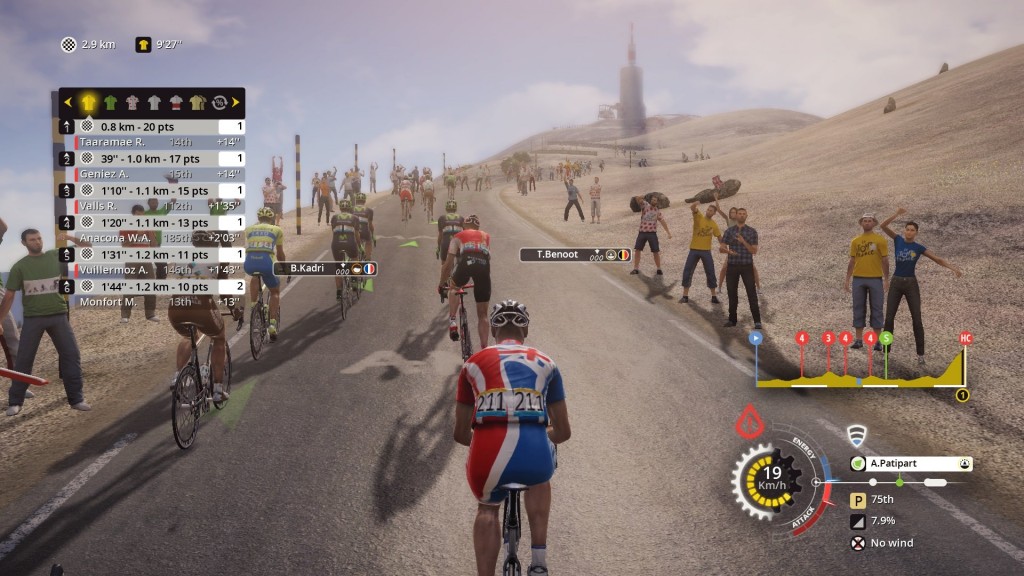Image resolution: width=1024 pixels, height=576 pixels.
Task: Click the shield-shaped signal icon above rider name
Action: (x=855, y=435)
